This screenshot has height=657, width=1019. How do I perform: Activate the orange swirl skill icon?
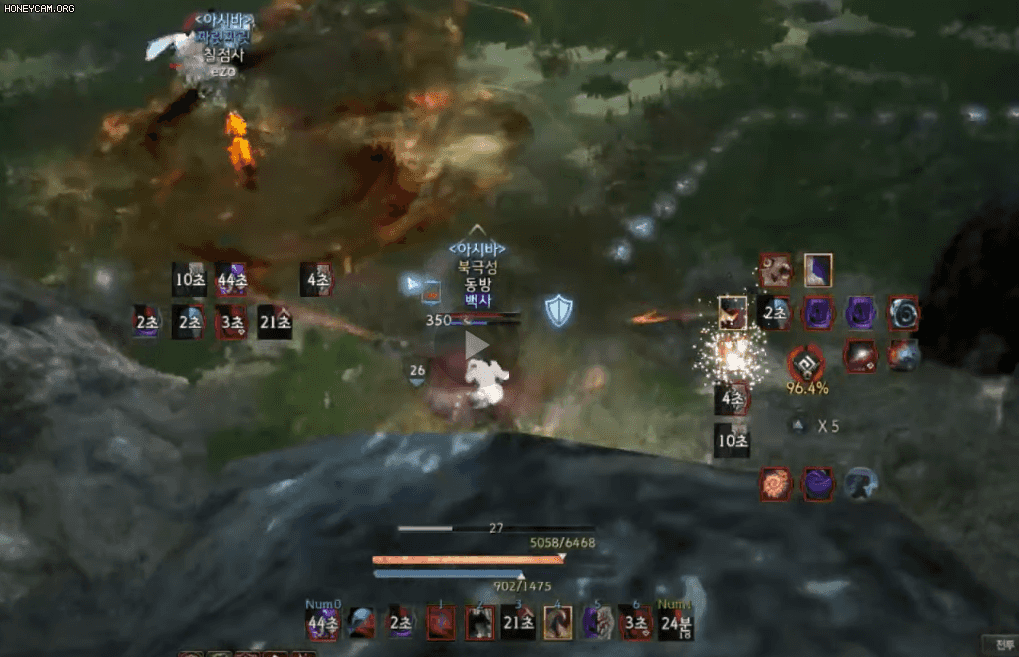coord(776,484)
